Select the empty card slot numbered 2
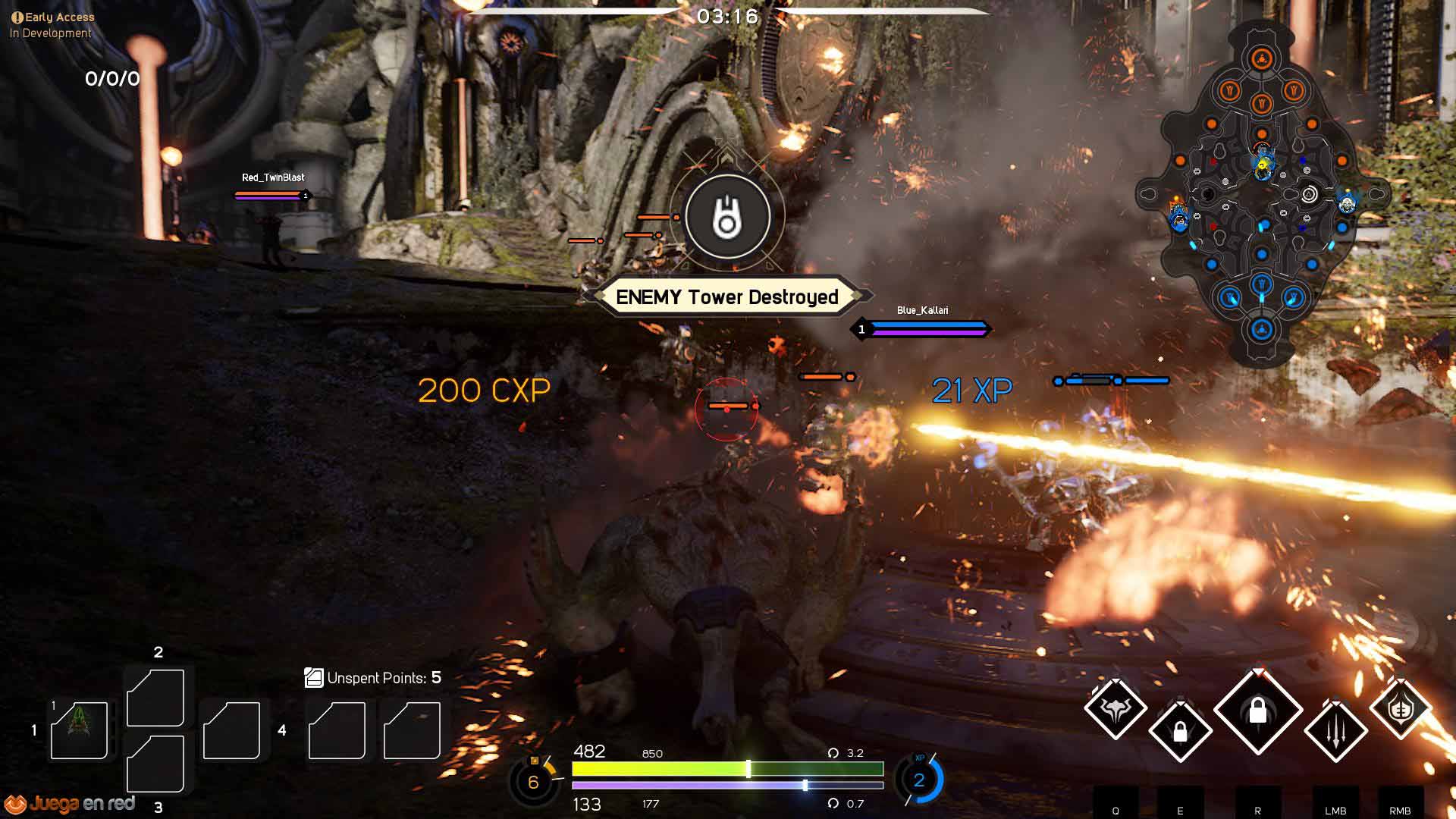 pos(155,698)
